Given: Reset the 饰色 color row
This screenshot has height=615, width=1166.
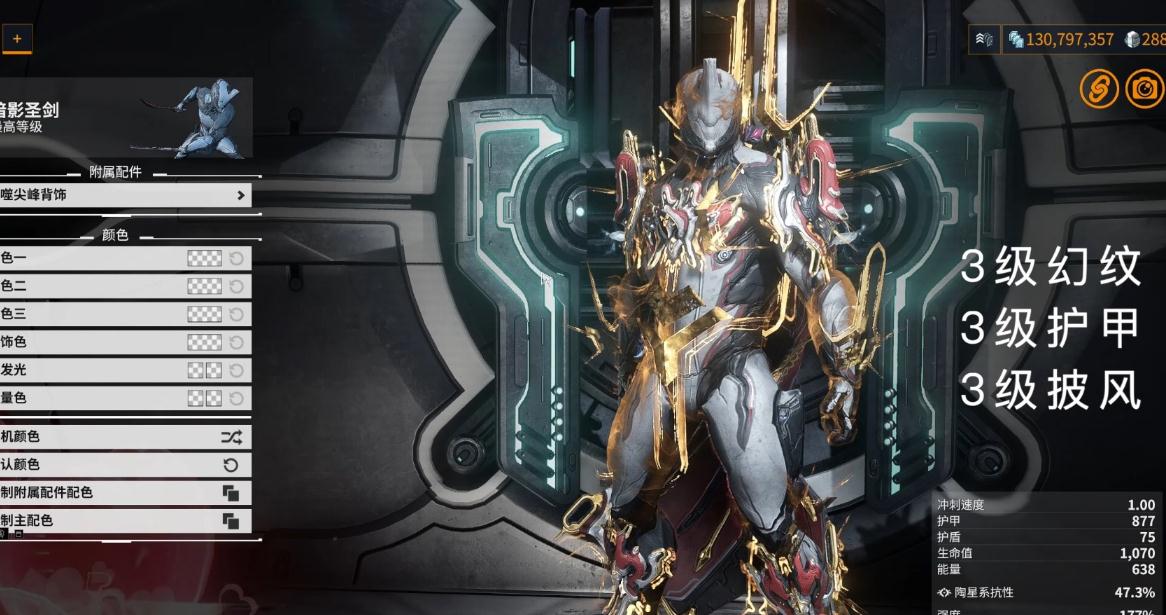Looking at the screenshot, I should (x=237, y=342).
